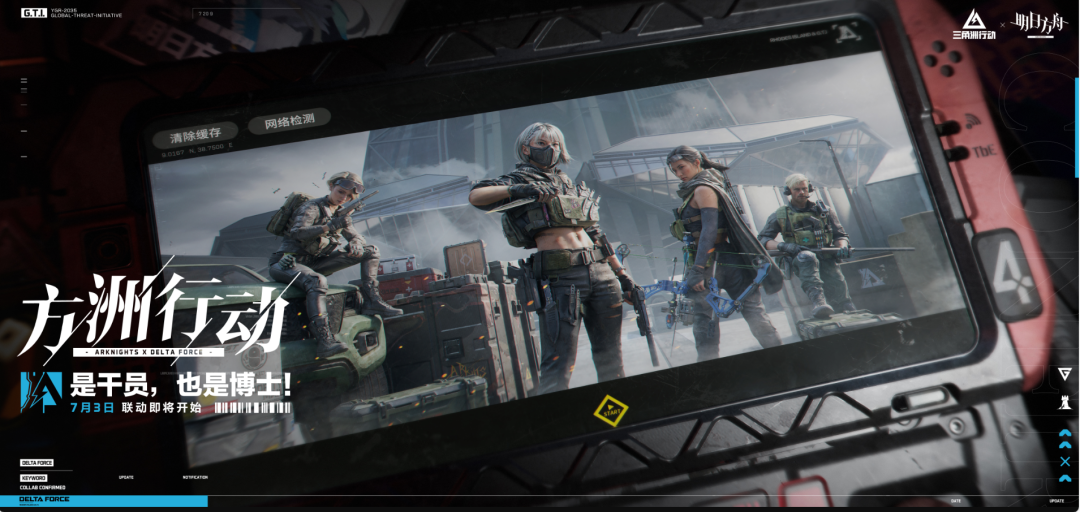Screen dimensions: 1080x512
Task: Hit the yellow diamond START button
Action: pos(610,409)
